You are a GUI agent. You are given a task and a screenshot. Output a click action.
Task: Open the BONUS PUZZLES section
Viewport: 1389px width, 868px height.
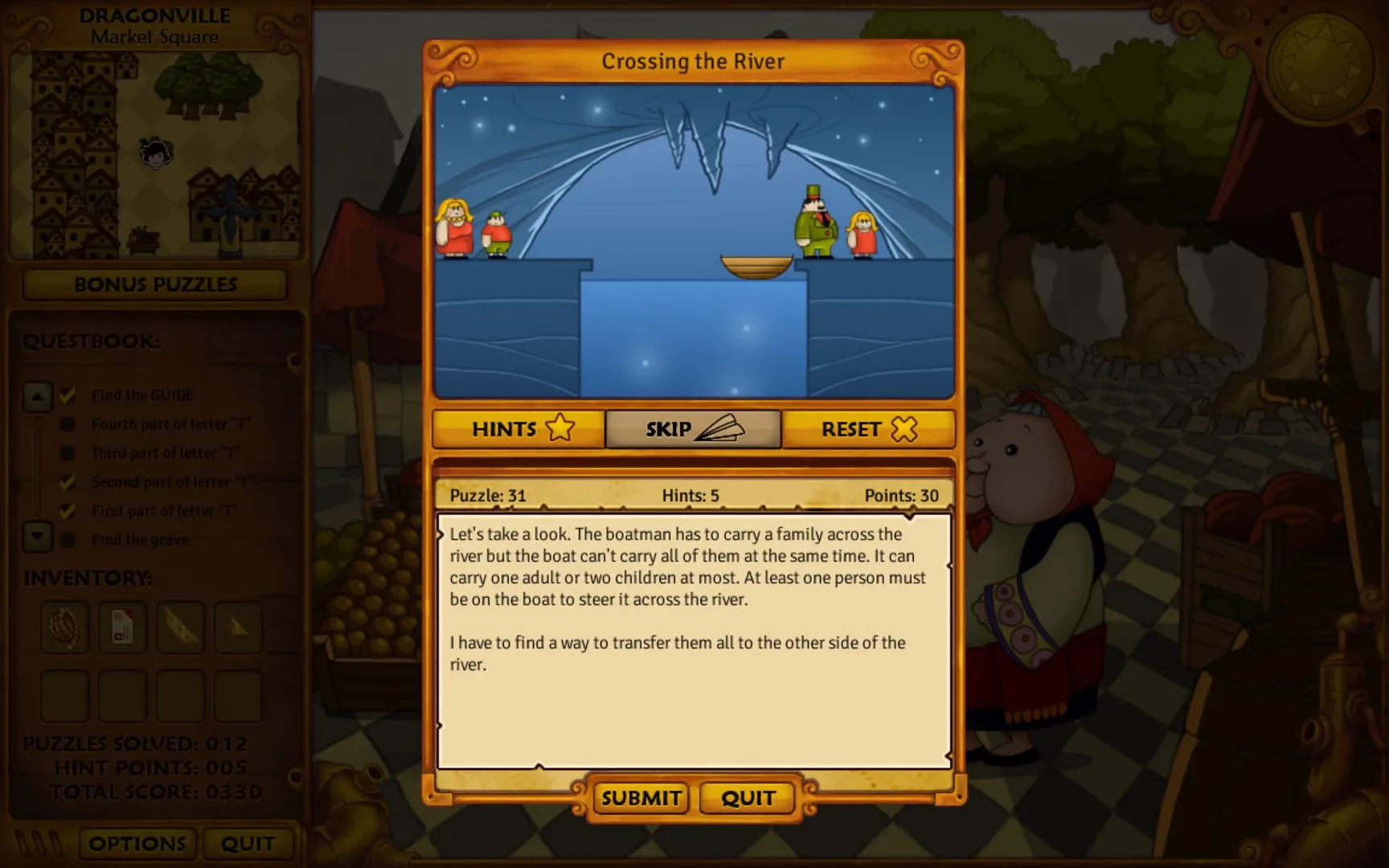click(155, 285)
